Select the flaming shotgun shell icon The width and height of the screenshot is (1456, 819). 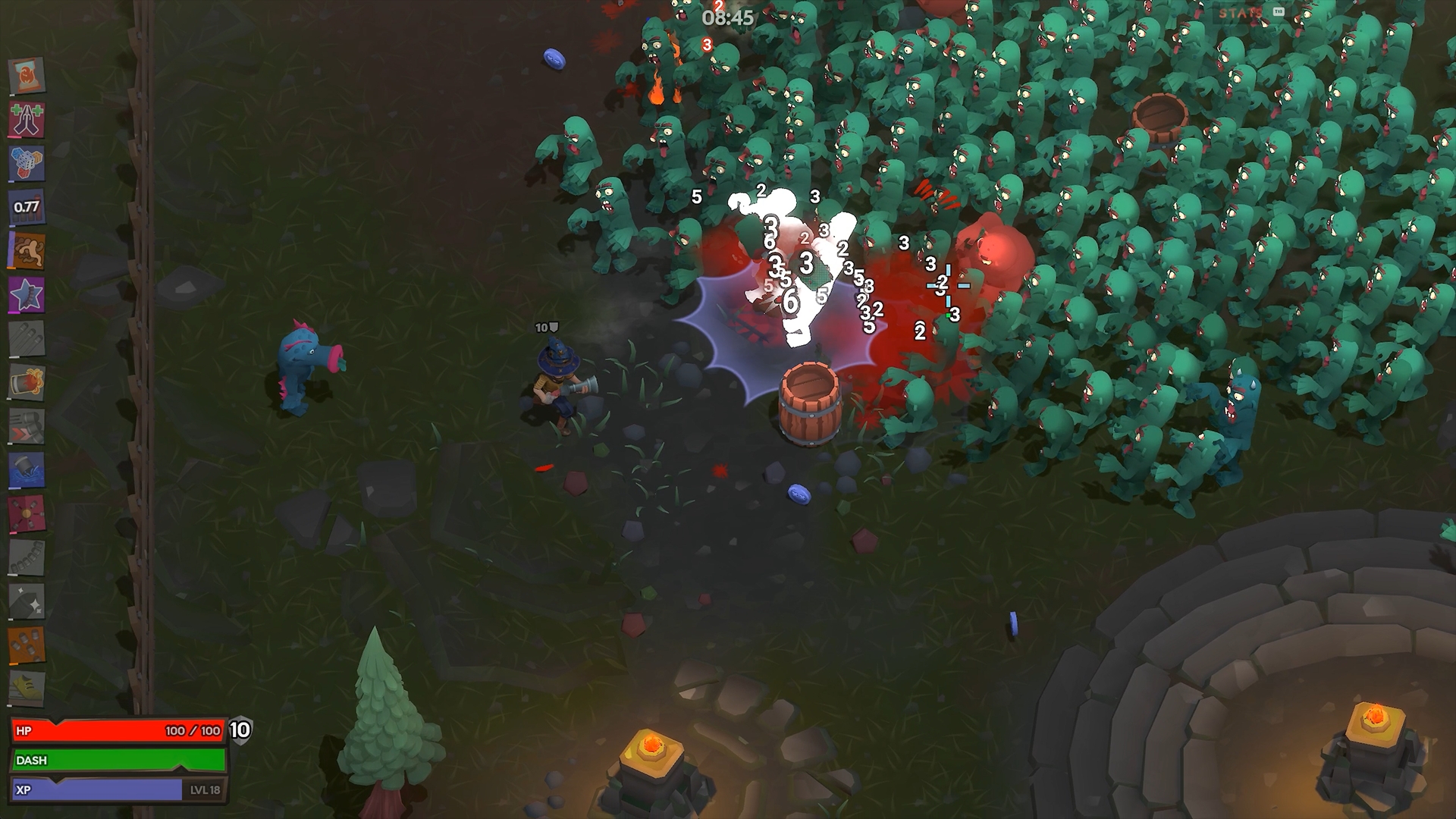(27, 382)
